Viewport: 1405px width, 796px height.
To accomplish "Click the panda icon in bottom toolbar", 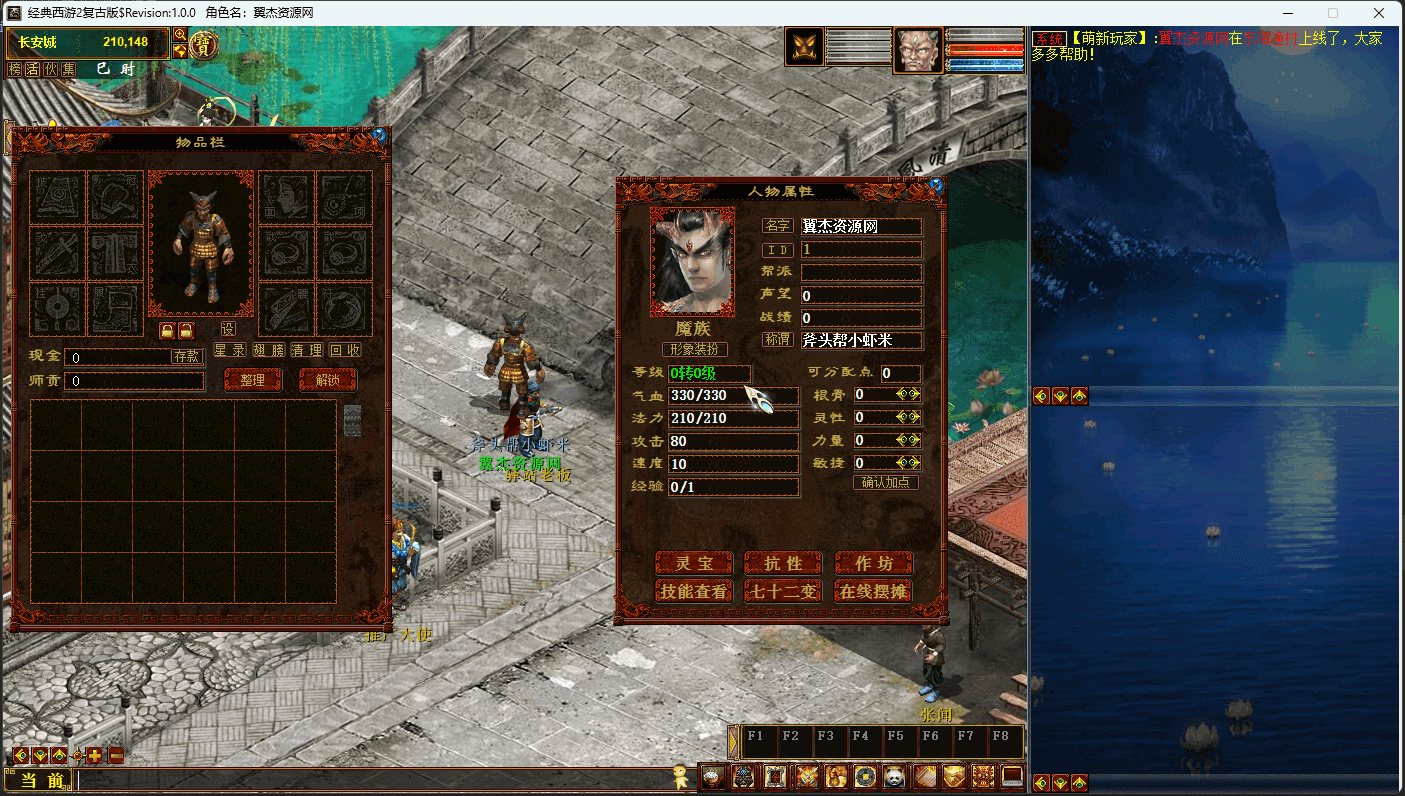I will [x=893, y=776].
